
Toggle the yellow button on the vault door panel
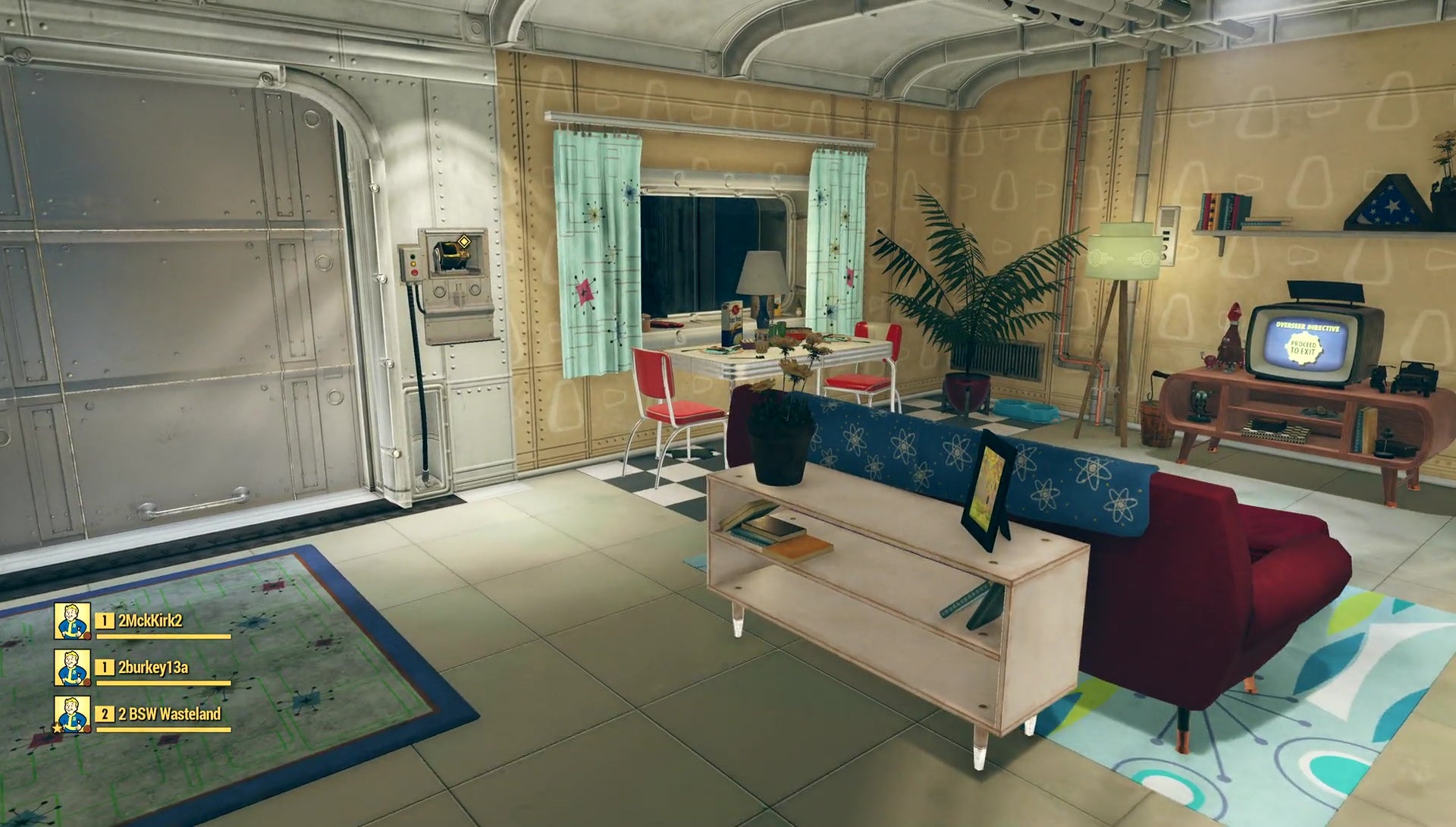pyautogui.click(x=414, y=264)
